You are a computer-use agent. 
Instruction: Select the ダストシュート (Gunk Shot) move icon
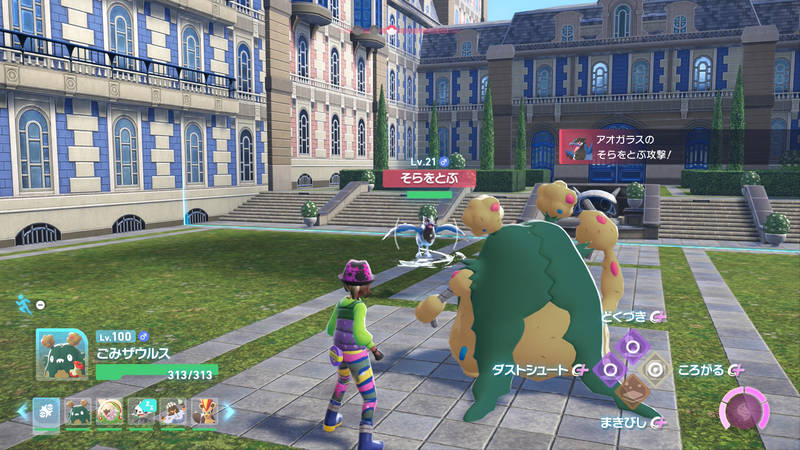coord(609,369)
